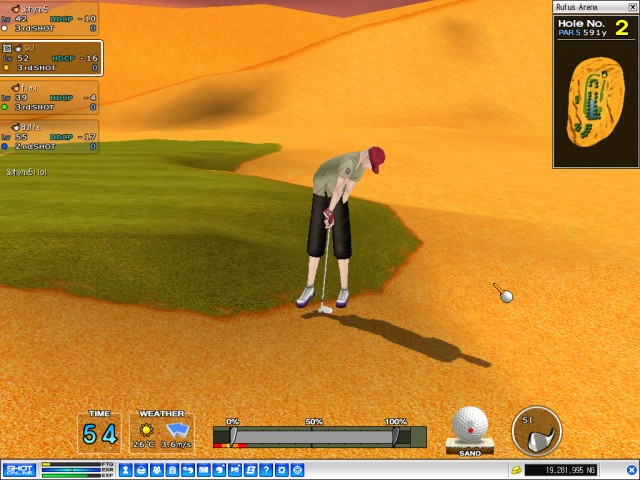Select the level 39 player panel
Screen dimensions: 640x480
(x=50, y=97)
